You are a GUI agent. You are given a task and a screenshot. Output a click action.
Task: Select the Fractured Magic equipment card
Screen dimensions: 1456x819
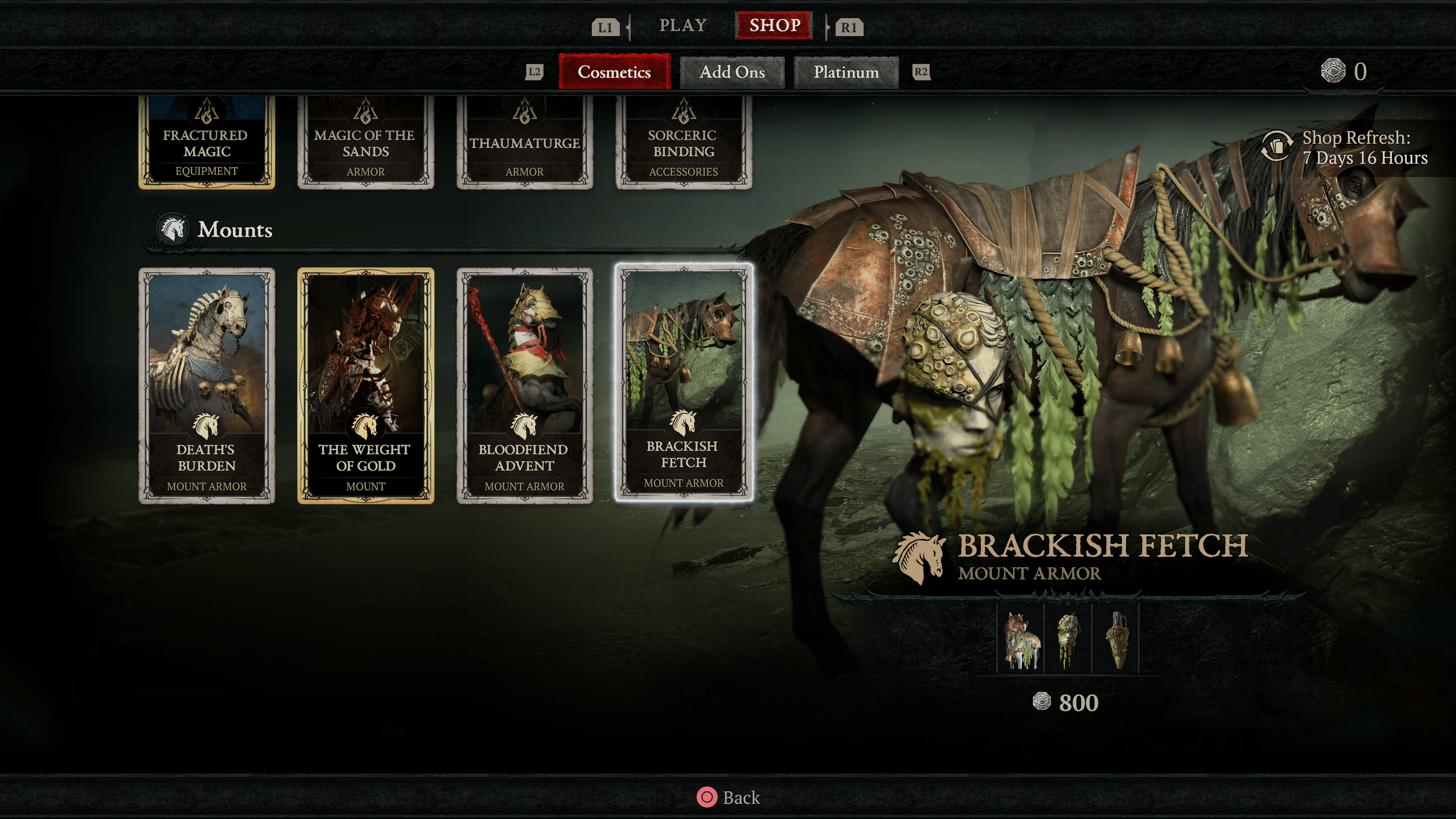click(x=207, y=143)
